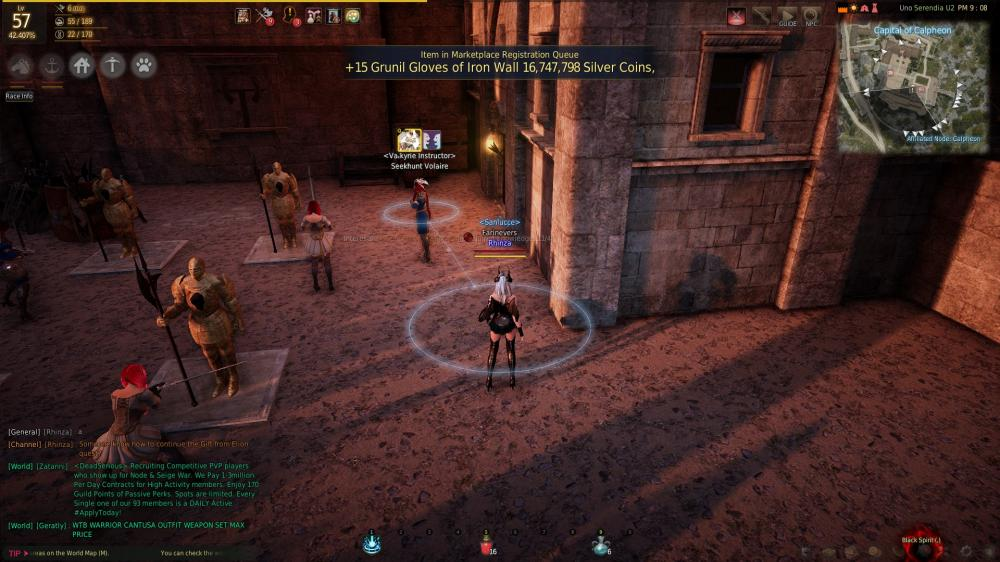The image size is (1000, 562).
Task: Open the Race Info button
Action: (19, 96)
